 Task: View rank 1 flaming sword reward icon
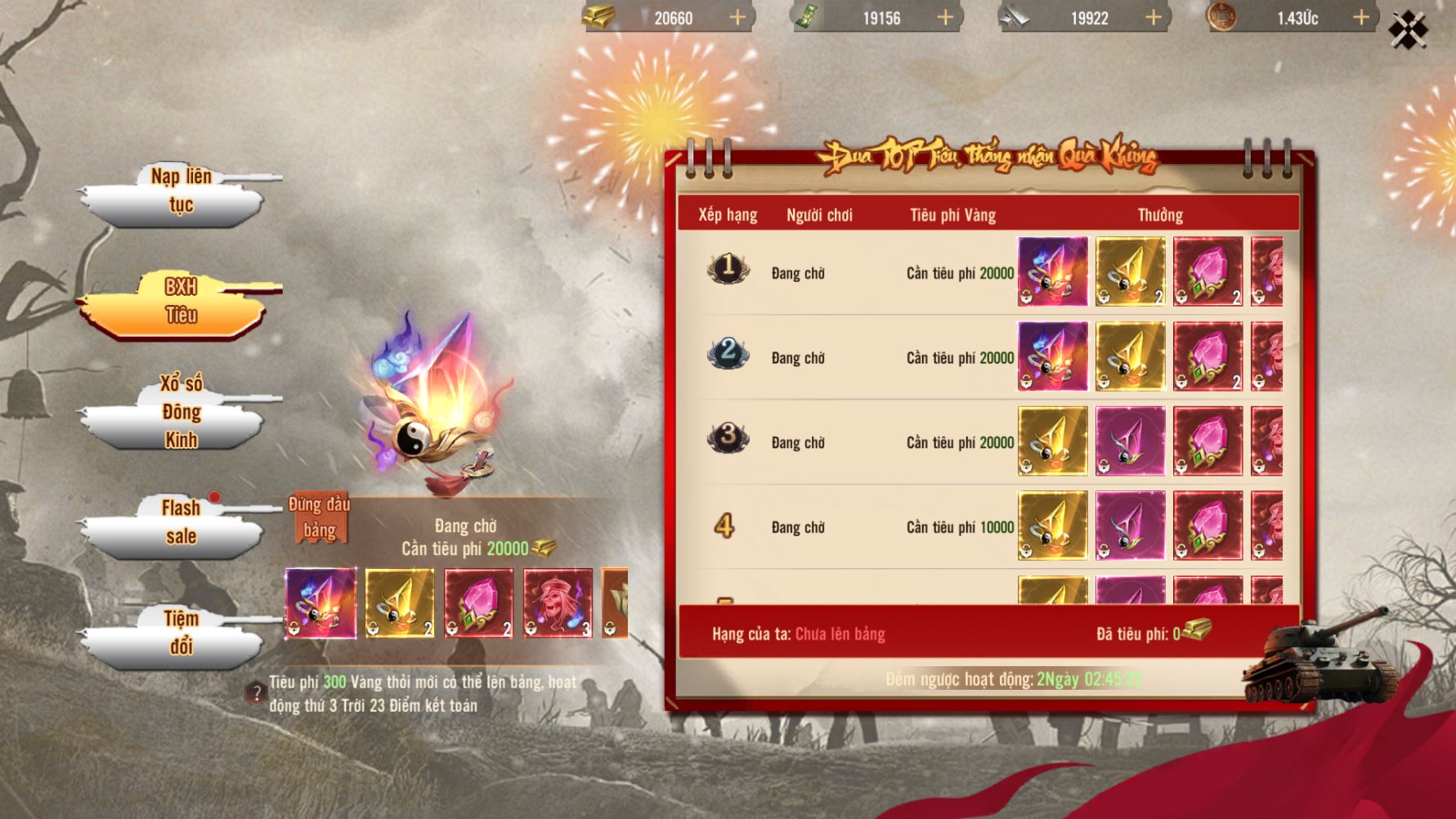[1052, 272]
